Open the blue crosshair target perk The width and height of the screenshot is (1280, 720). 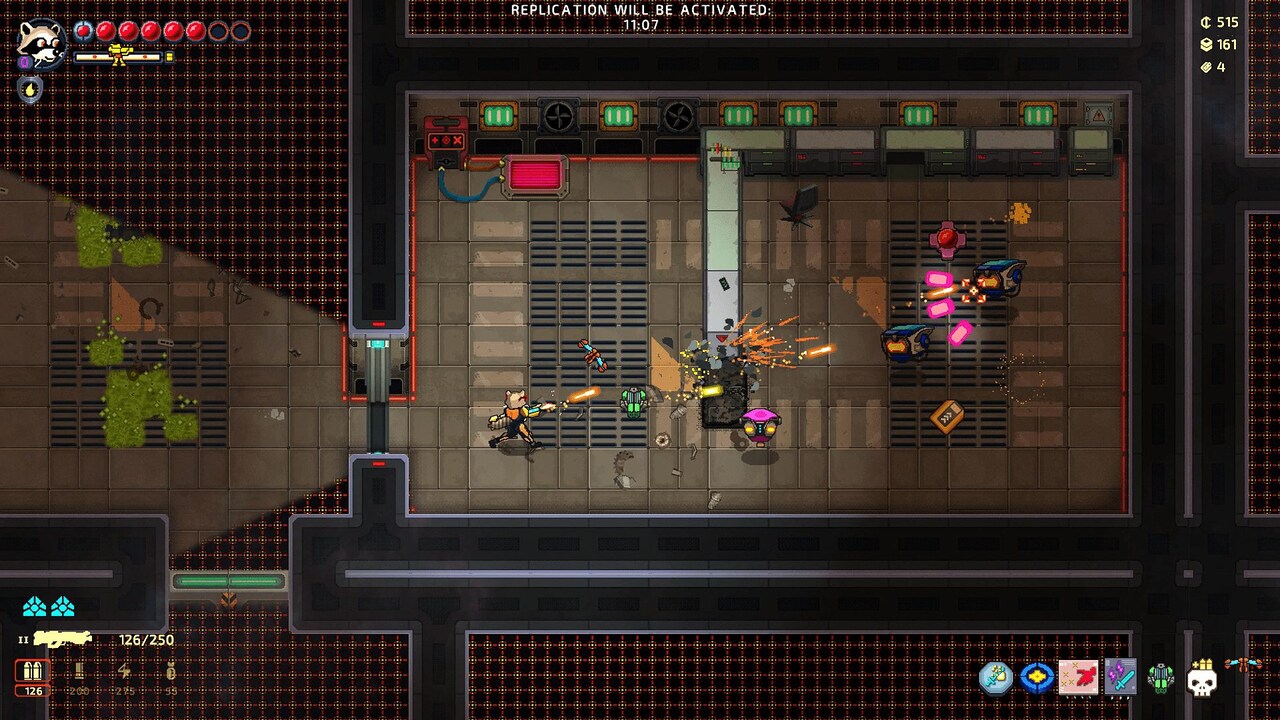pyautogui.click(x=1037, y=678)
